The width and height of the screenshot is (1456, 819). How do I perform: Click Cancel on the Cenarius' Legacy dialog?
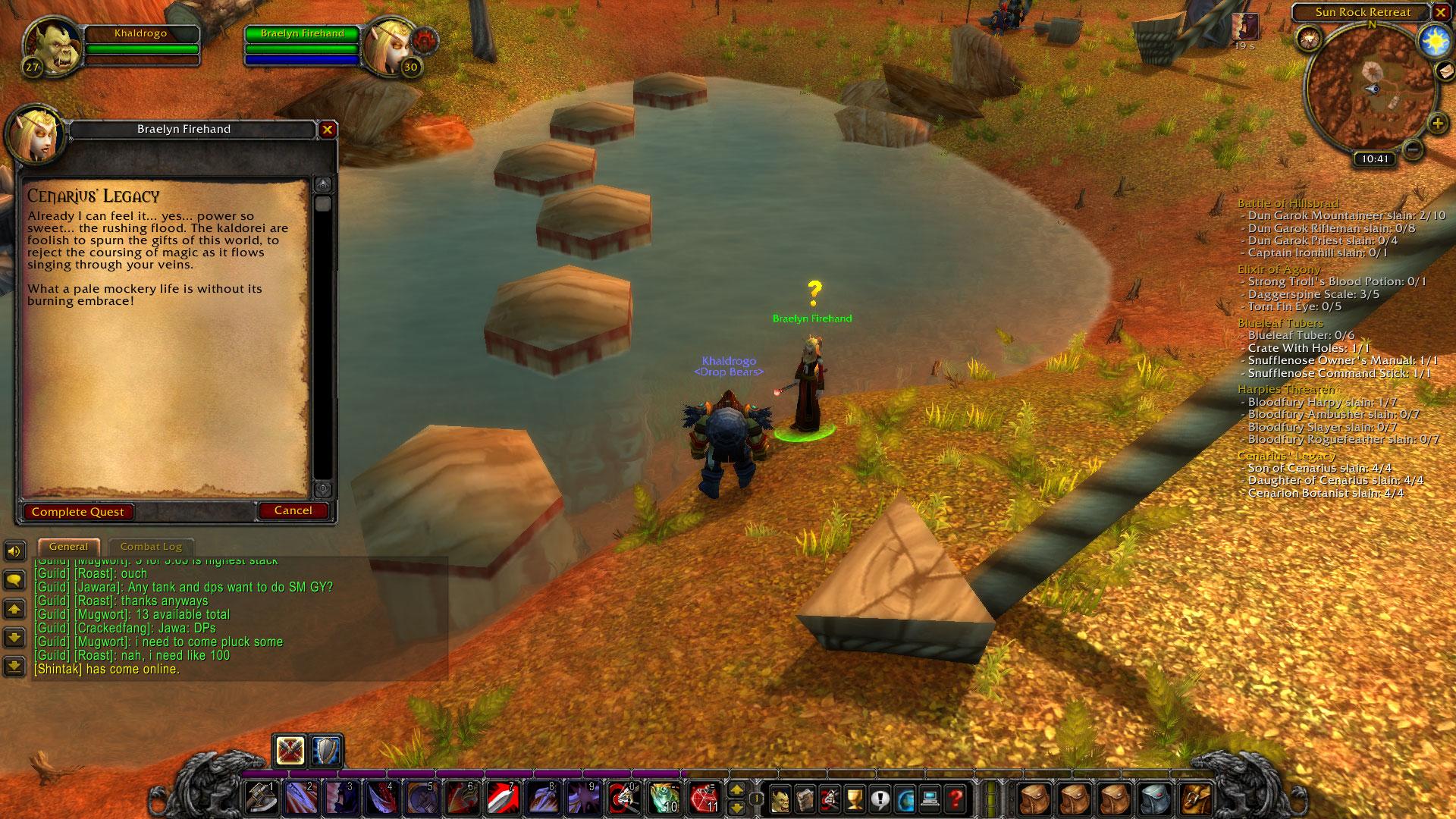coord(293,510)
